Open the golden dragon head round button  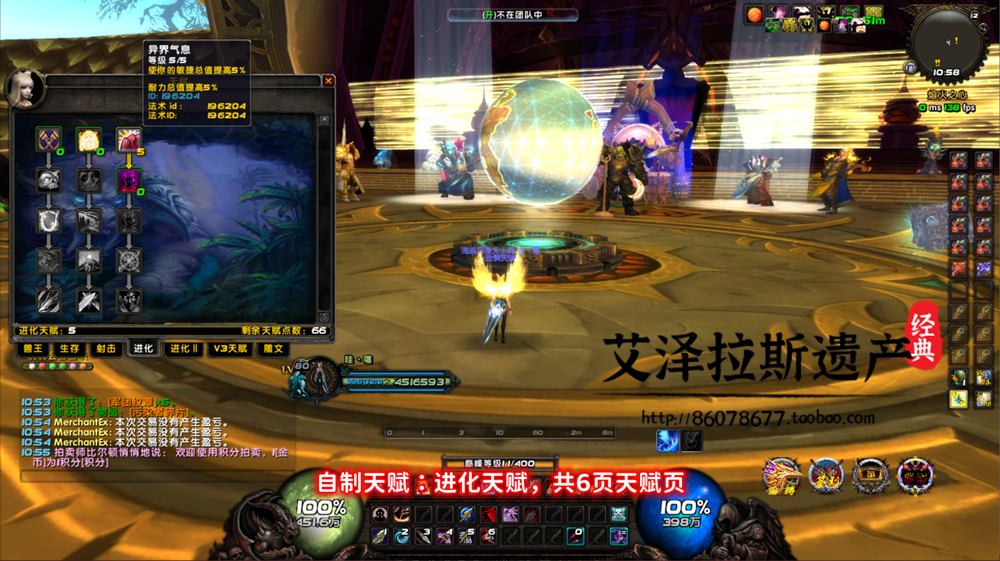pos(781,474)
